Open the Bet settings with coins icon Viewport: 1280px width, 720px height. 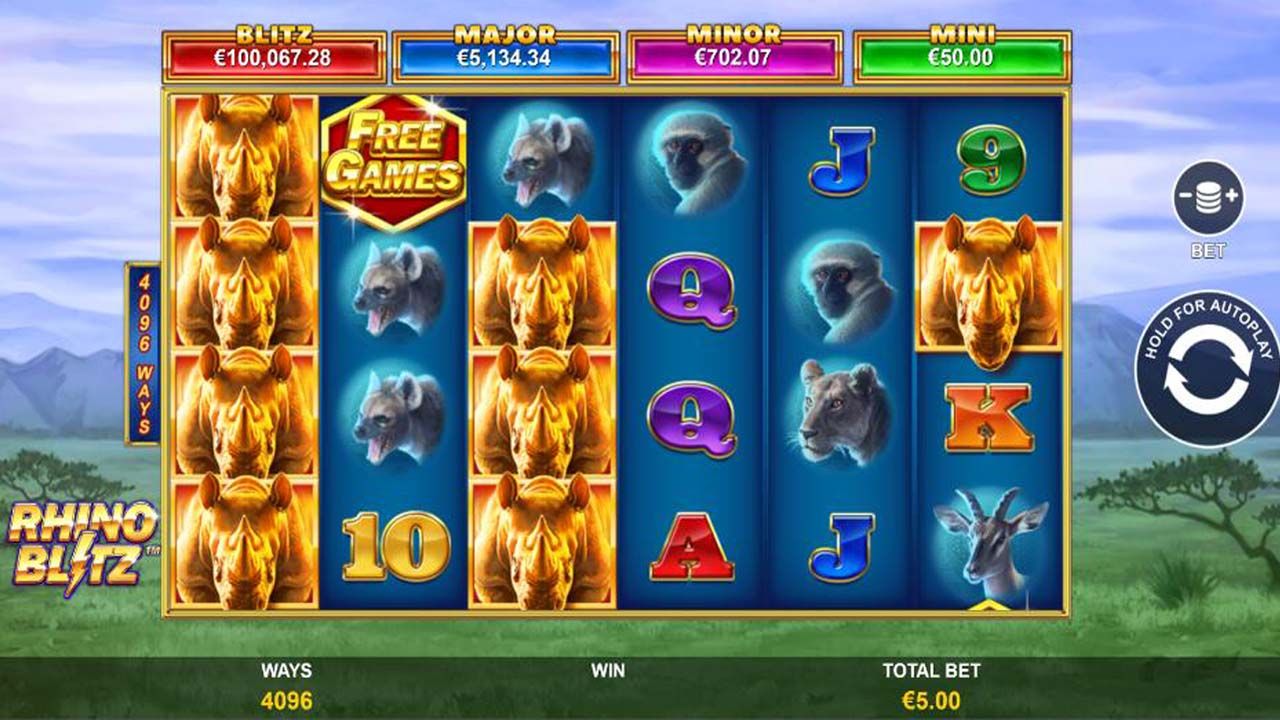pyautogui.click(x=1210, y=195)
